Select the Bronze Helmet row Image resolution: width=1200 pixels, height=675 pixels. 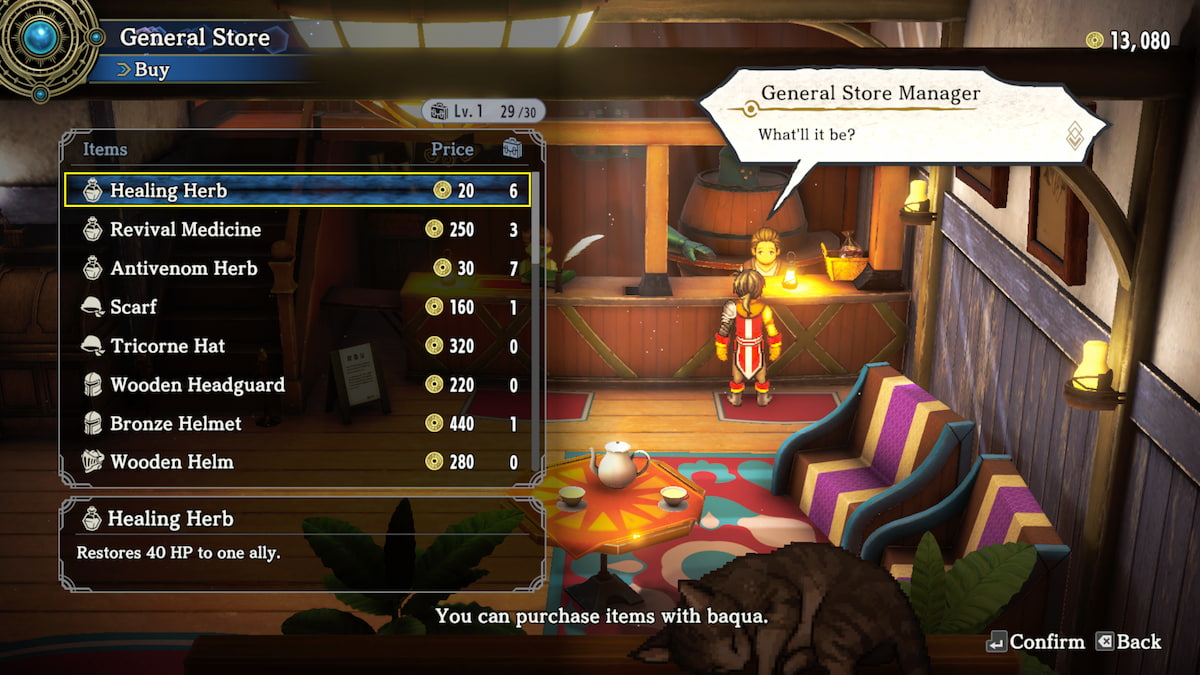pyautogui.click(x=297, y=424)
